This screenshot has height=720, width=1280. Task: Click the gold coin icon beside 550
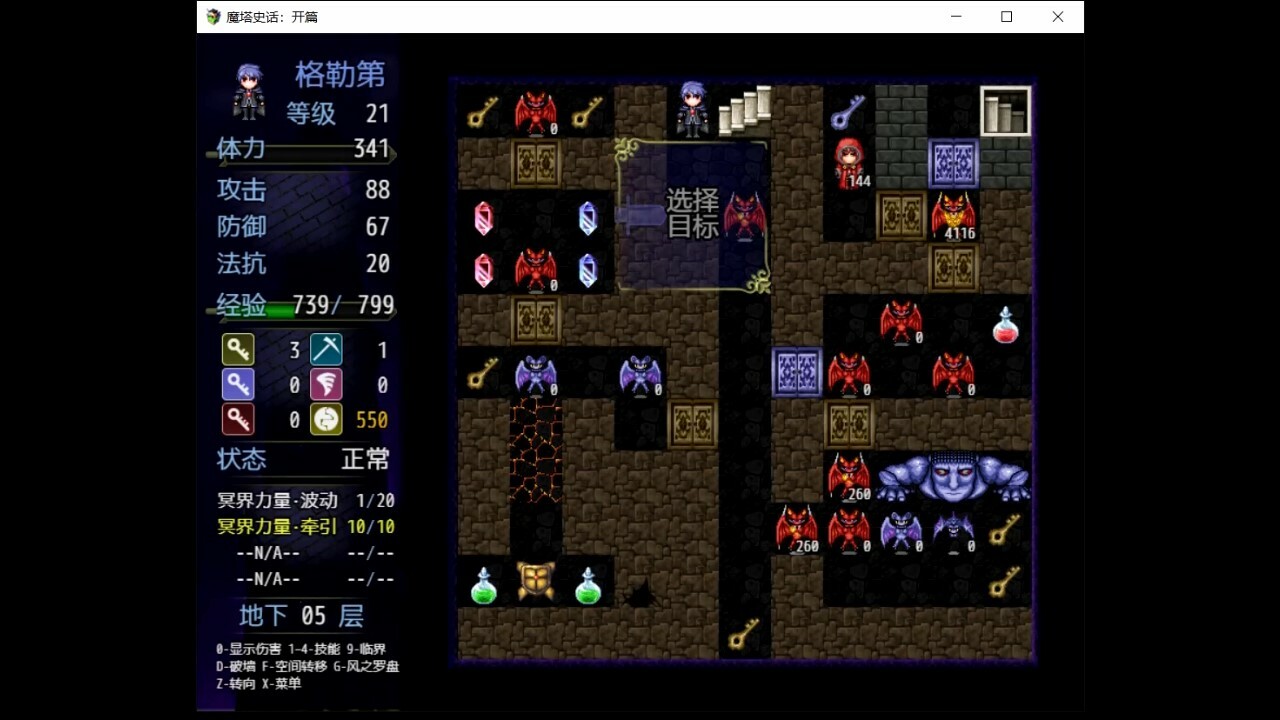point(326,419)
